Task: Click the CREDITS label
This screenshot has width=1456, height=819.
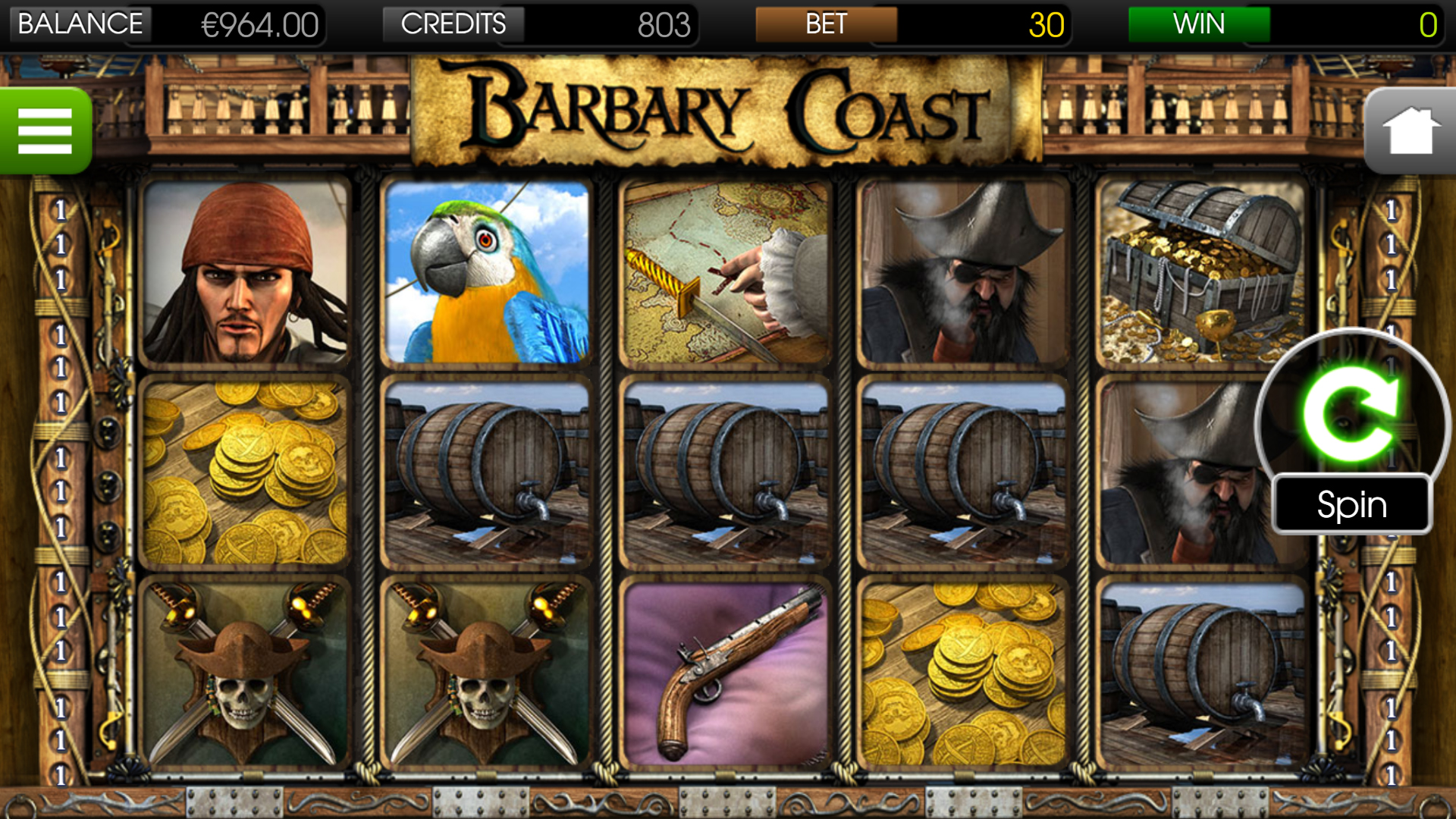Action: point(453,24)
